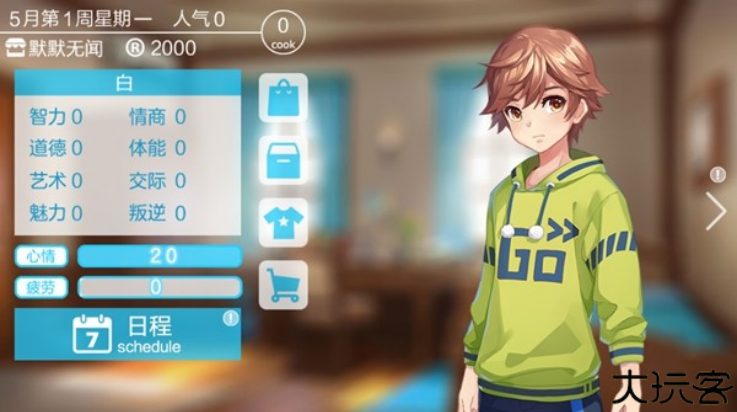Image resolution: width=737 pixels, height=412 pixels.
Task: Open the 日程 schedule menu
Action: tap(128, 334)
